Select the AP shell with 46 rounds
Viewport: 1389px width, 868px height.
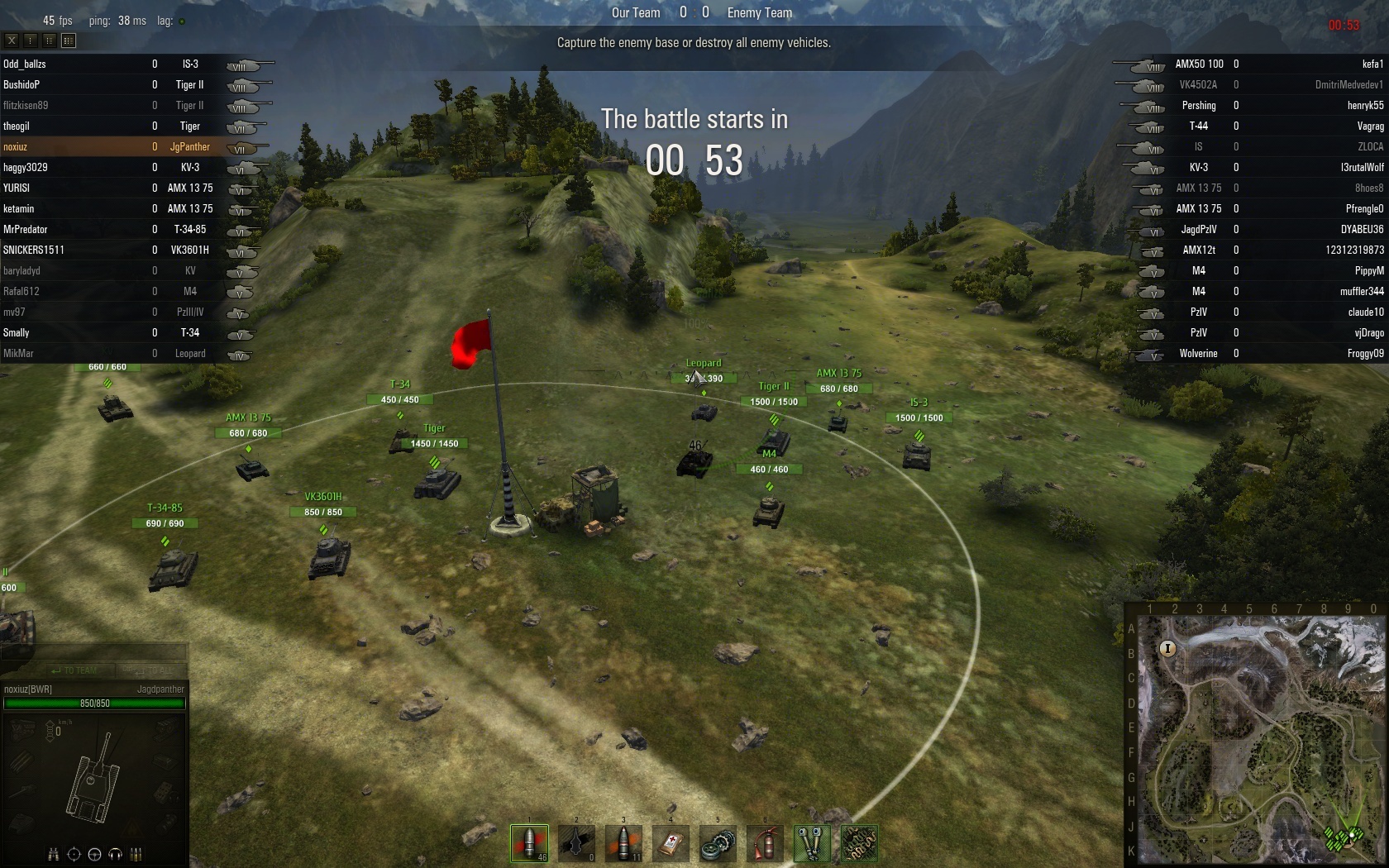tap(529, 843)
